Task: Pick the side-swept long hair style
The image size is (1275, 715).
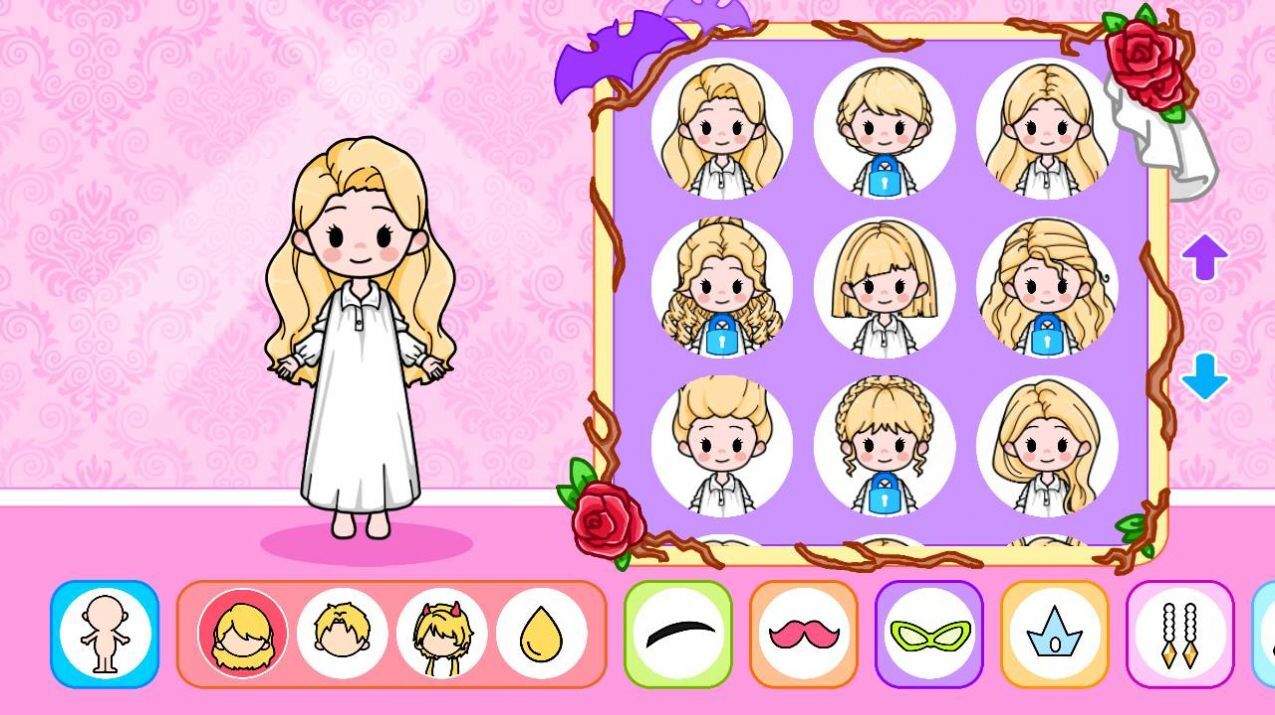Action: [1046, 446]
